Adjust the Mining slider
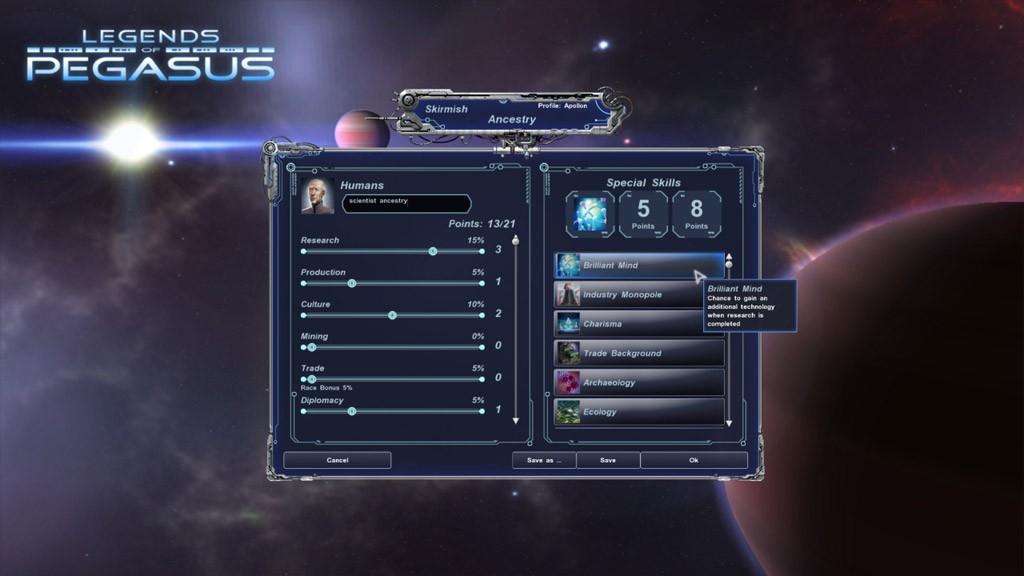The width and height of the screenshot is (1024, 576). [311, 347]
